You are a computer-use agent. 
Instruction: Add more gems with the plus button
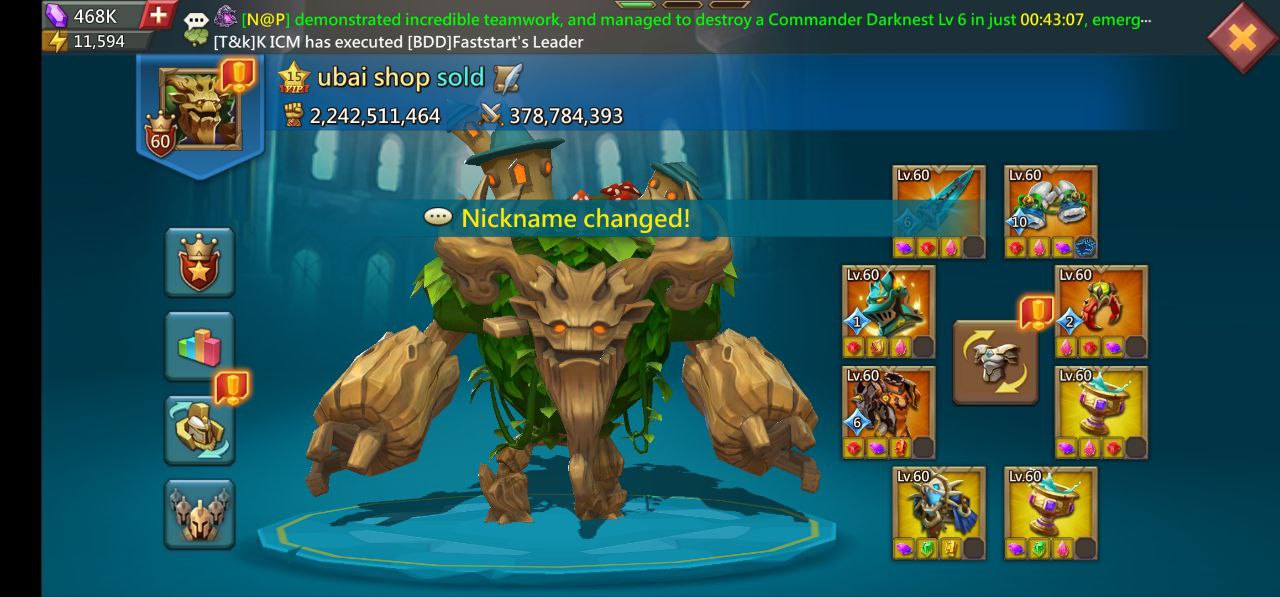(x=157, y=15)
